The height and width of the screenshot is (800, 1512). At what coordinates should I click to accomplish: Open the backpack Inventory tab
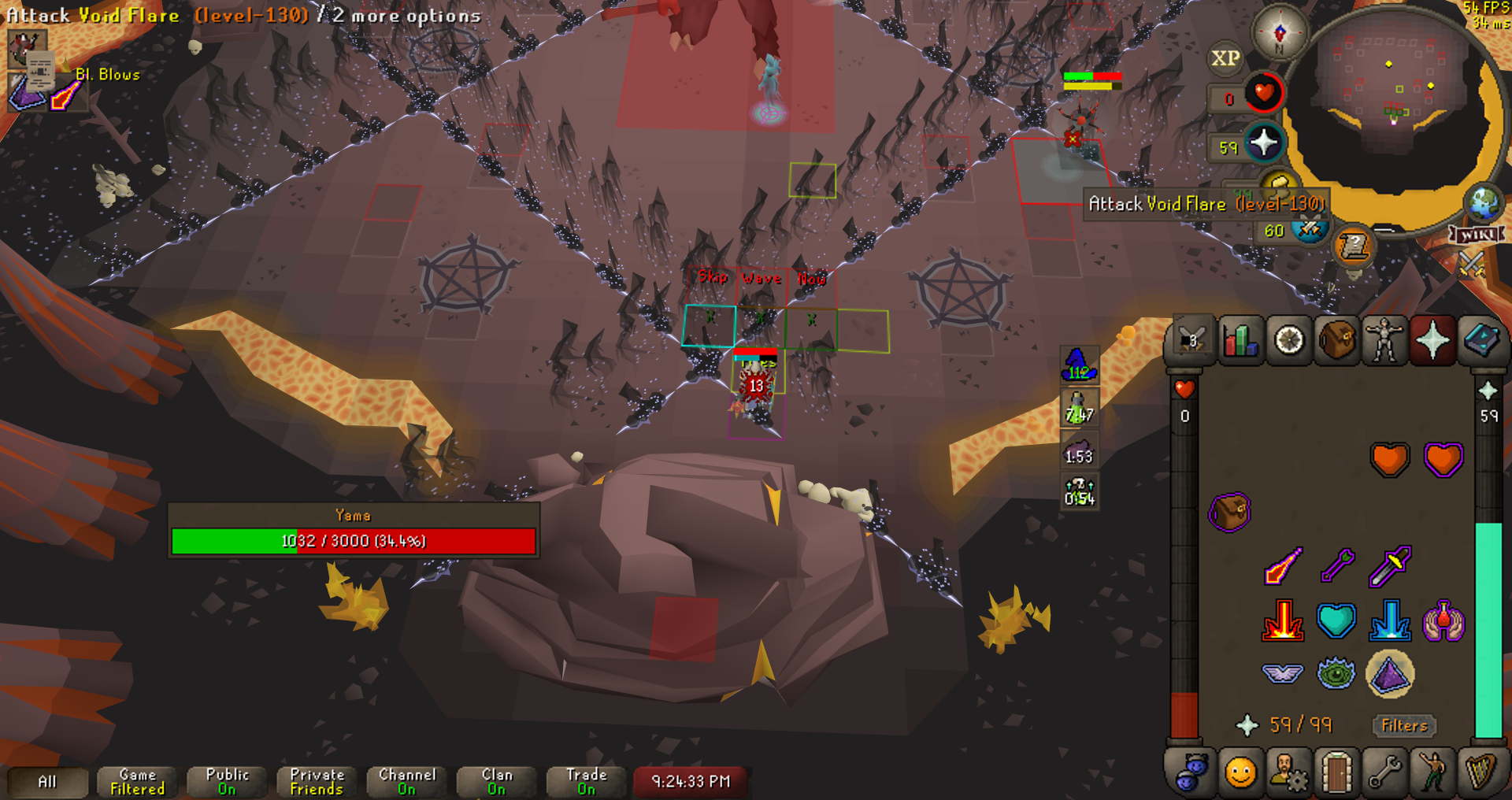tap(1336, 341)
